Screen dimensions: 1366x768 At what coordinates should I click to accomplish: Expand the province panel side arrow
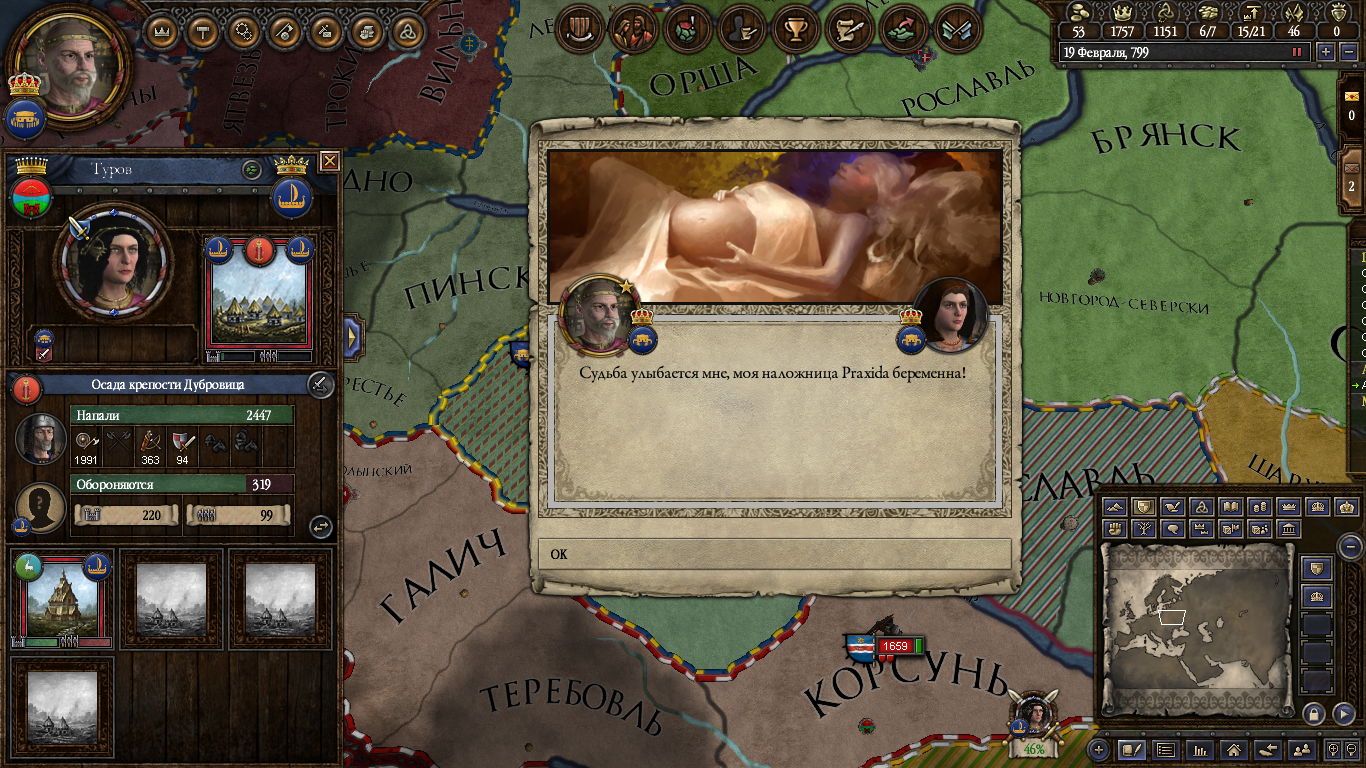352,337
